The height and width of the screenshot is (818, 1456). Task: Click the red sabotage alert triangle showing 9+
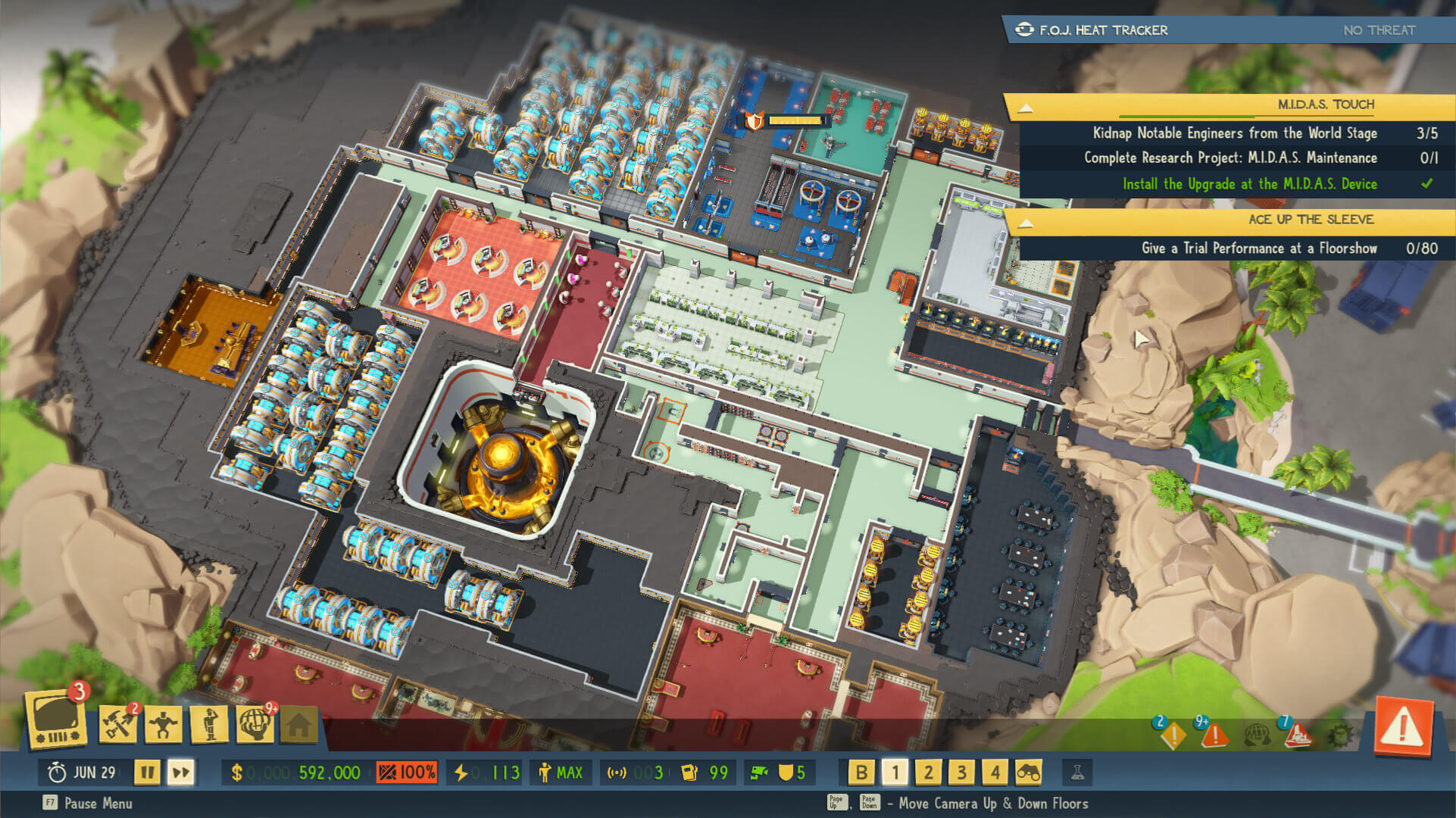click(1216, 735)
